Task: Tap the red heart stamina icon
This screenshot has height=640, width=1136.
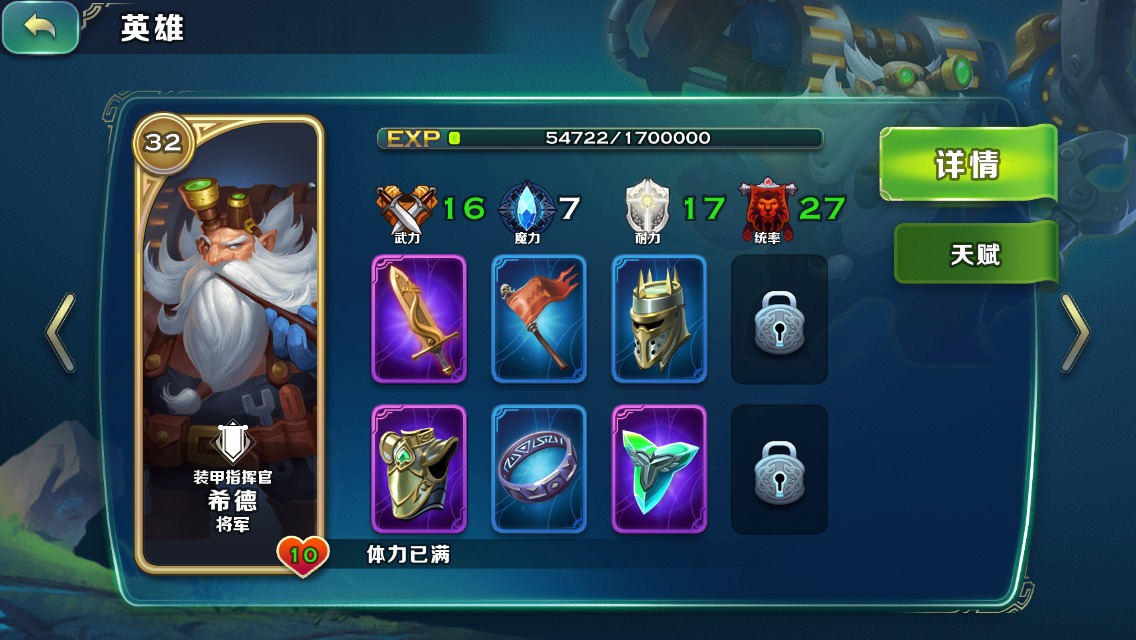Action: (303, 555)
